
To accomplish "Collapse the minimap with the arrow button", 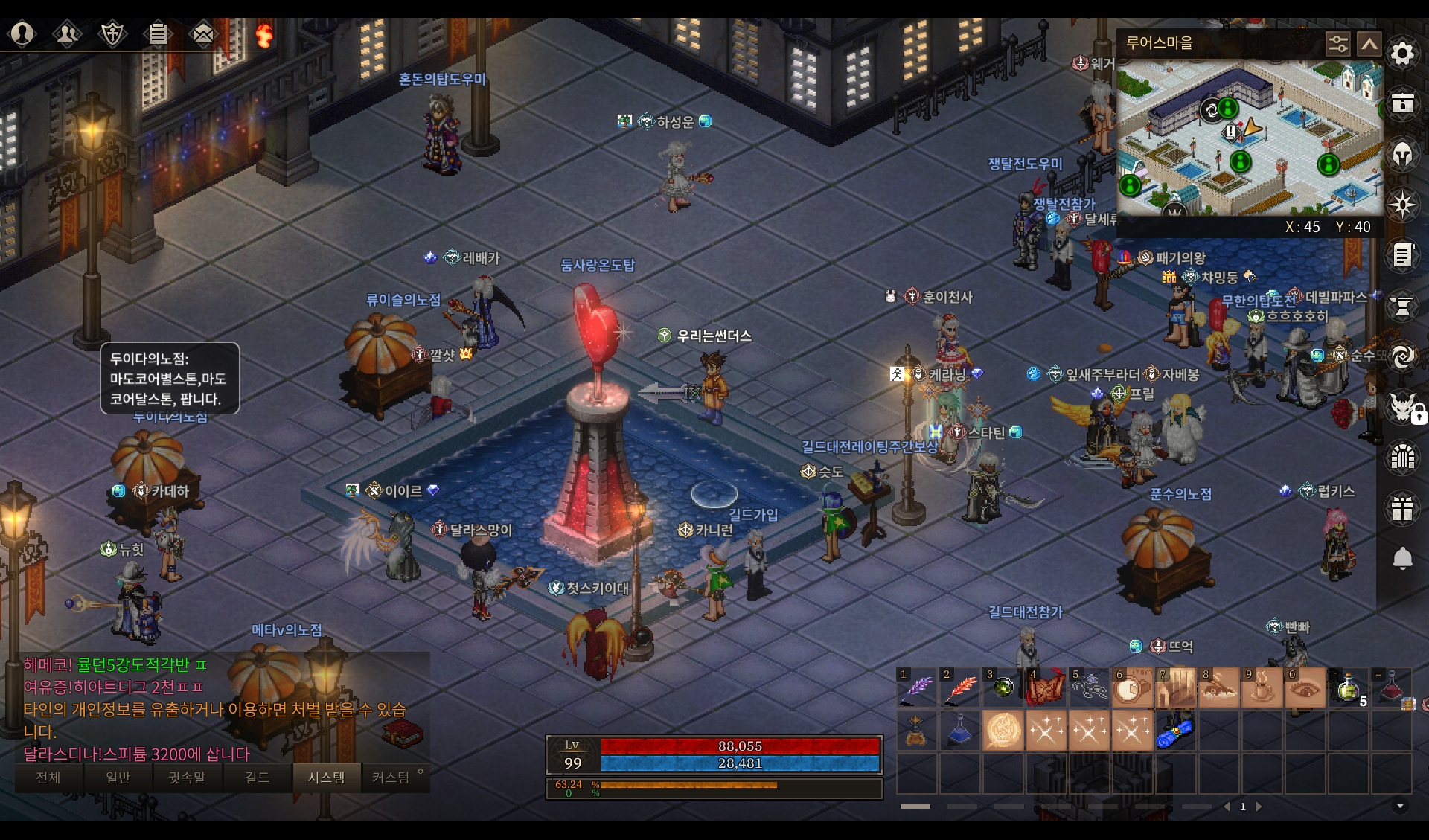I will pyautogui.click(x=1369, y=44).
